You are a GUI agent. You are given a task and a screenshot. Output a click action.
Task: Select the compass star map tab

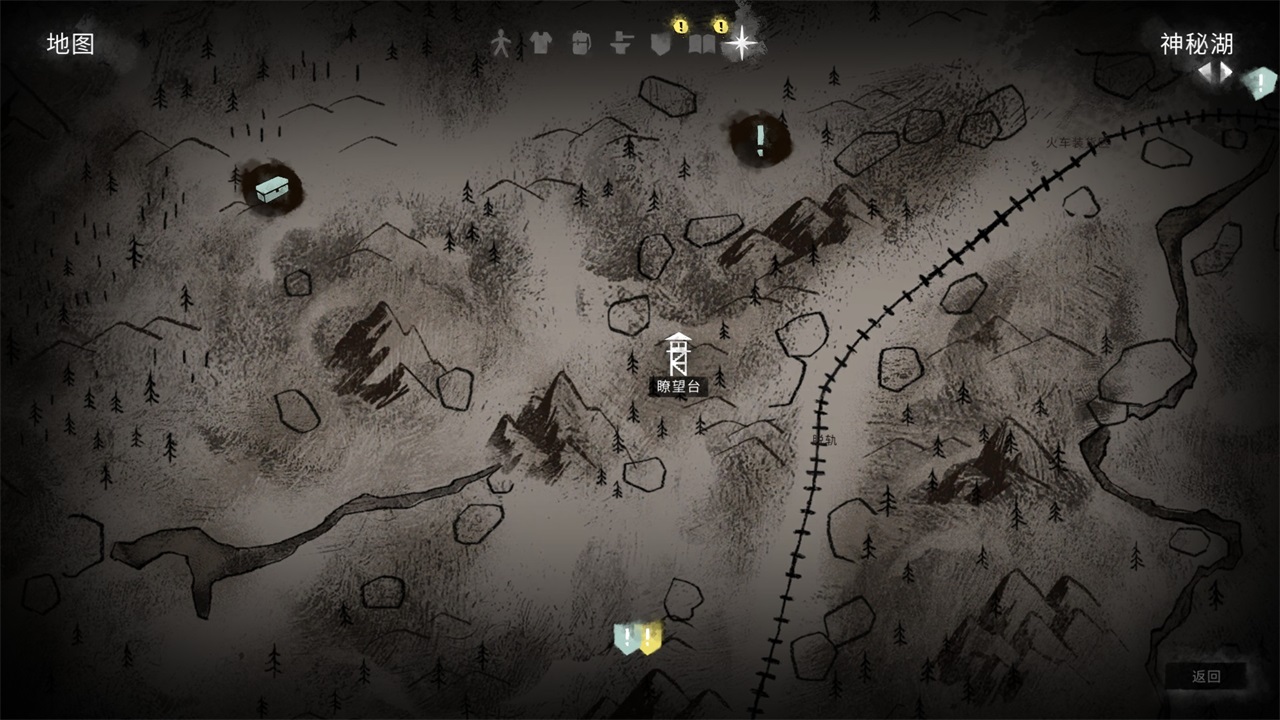(742, 43)
